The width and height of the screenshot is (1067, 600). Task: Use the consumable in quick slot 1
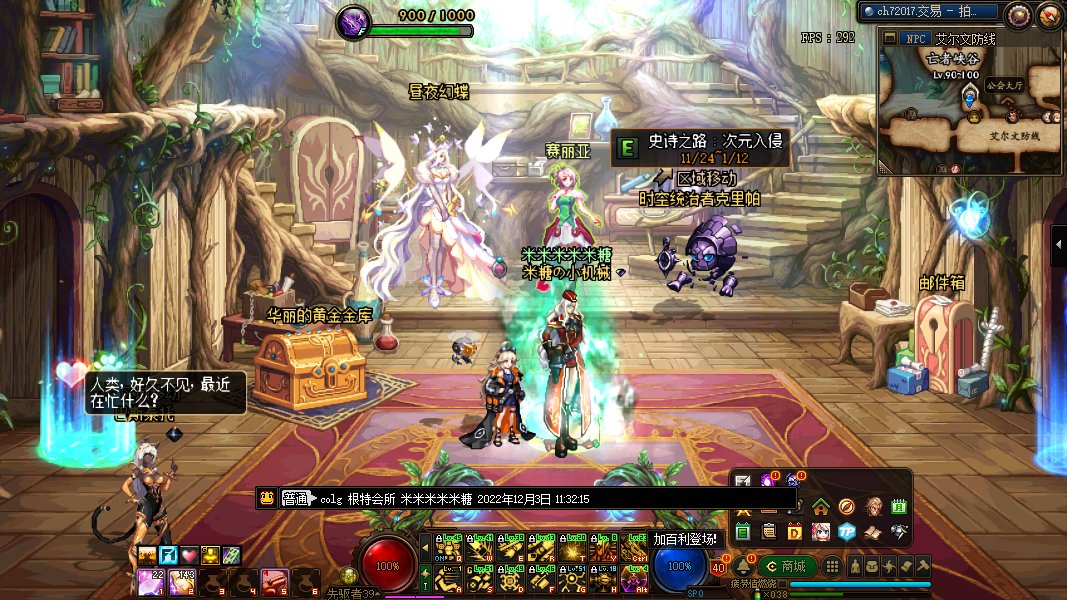pos(151,580)
